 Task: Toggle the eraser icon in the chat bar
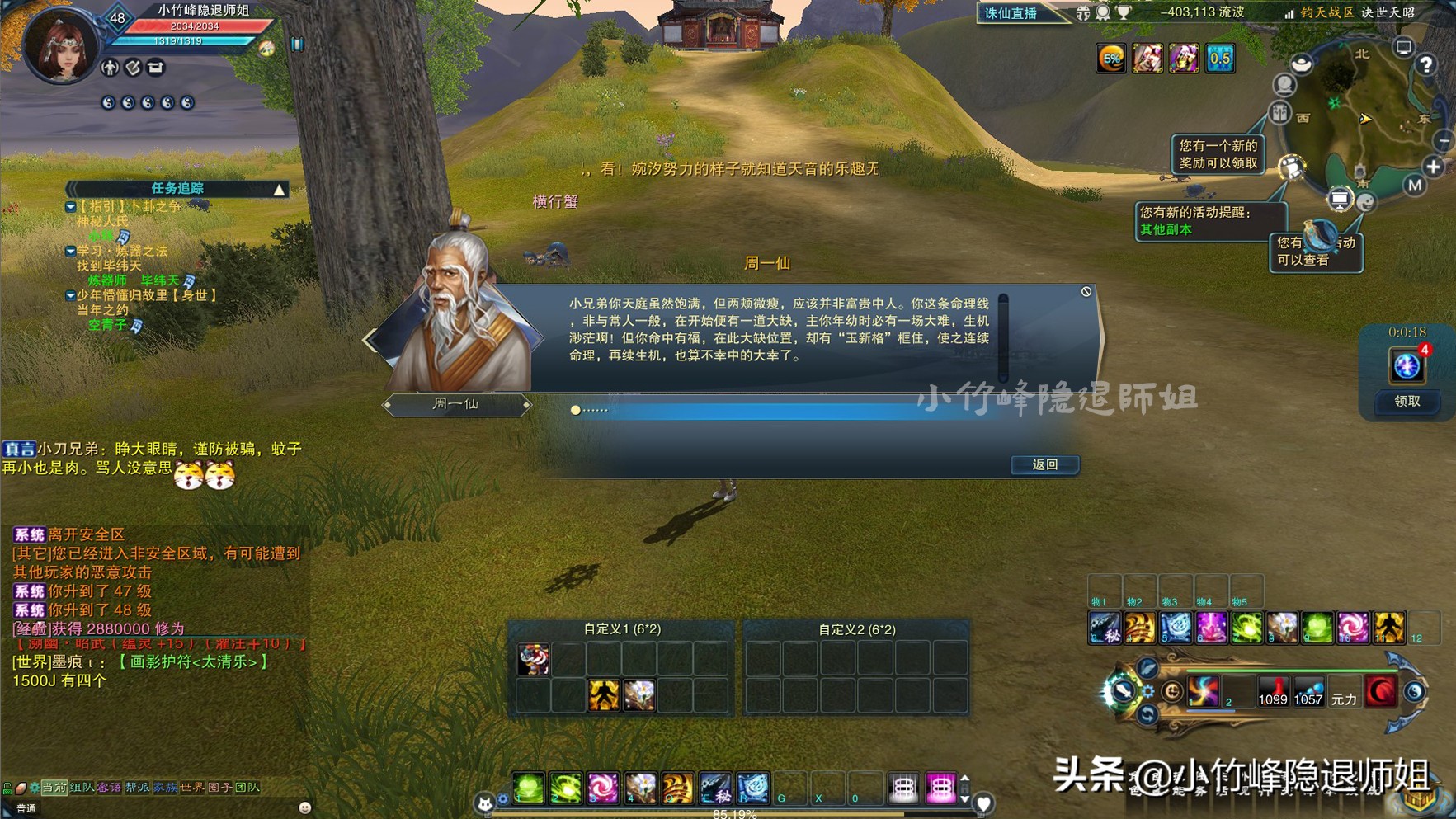(x=21, y=788)
